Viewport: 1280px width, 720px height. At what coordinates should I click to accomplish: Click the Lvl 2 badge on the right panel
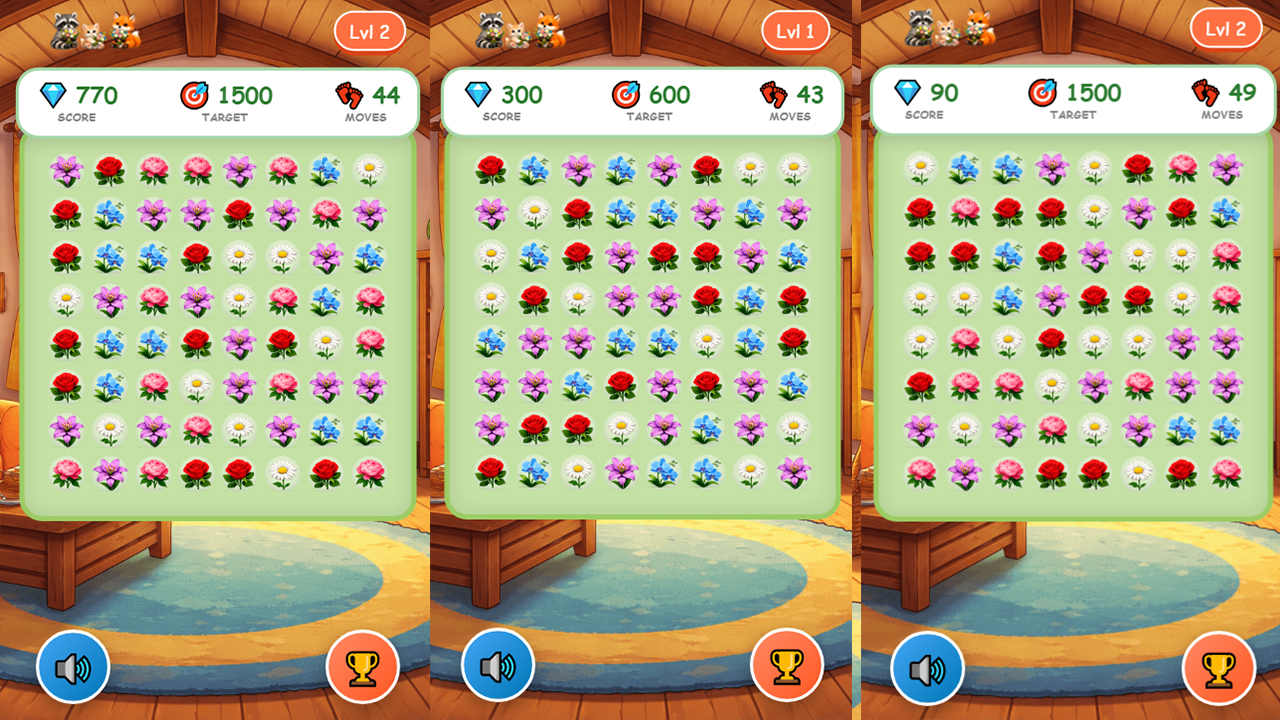(x=1227, y=28)
